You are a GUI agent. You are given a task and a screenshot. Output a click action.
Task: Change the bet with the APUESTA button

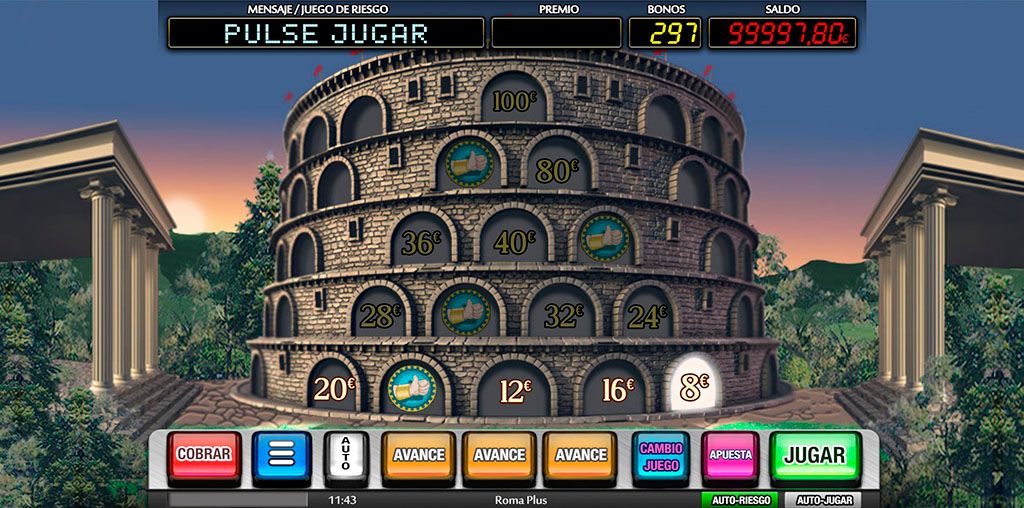pyautogui.click(x=730, y=455)
